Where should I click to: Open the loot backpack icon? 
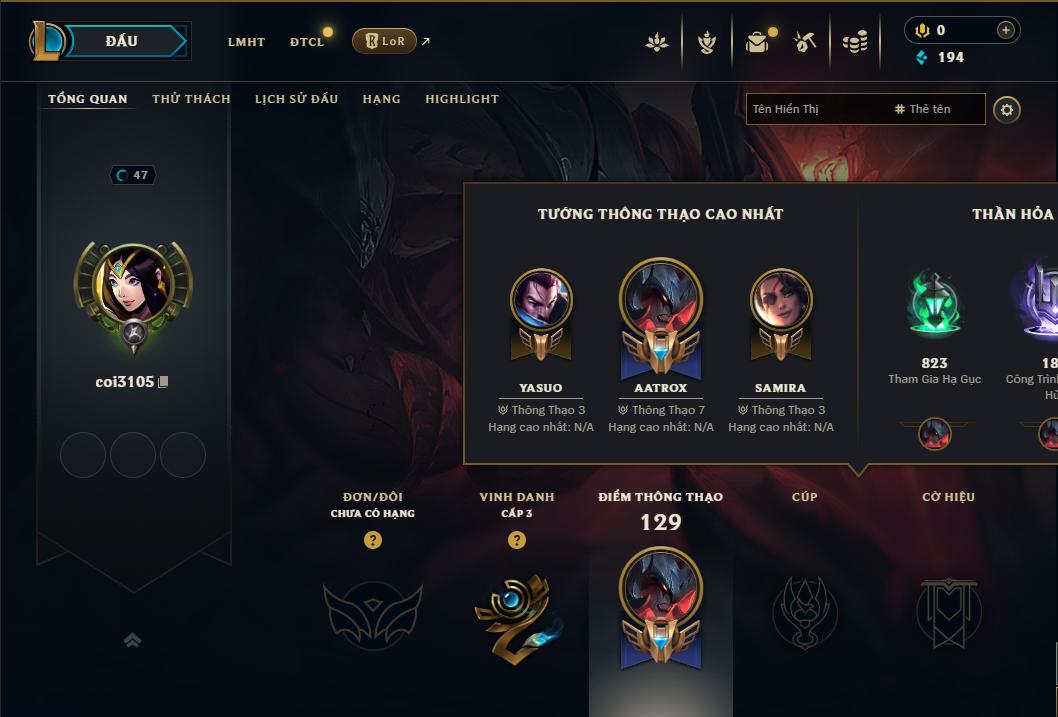tap(757, 42)
